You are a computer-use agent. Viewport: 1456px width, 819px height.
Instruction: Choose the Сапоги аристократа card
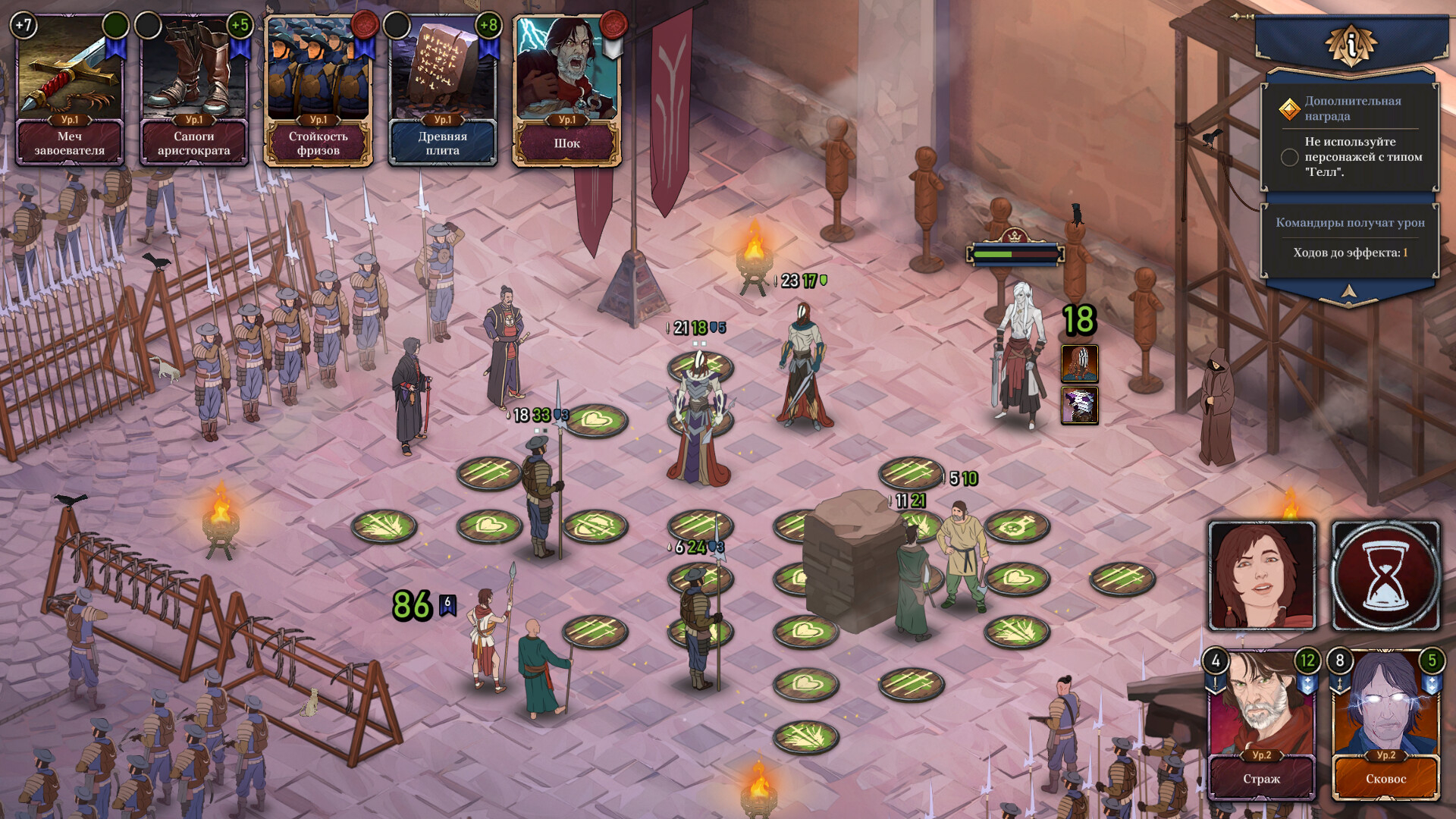193,89
